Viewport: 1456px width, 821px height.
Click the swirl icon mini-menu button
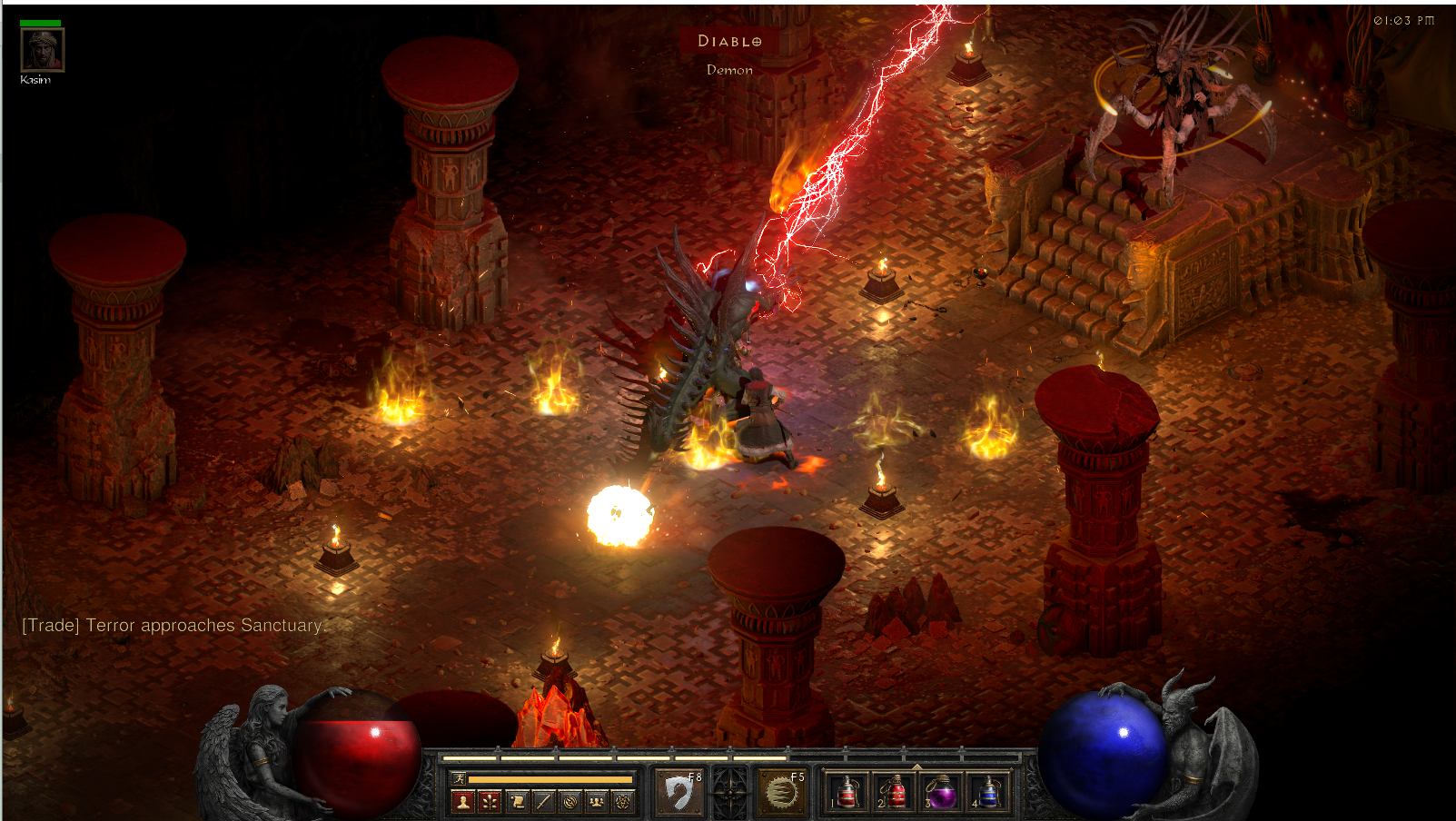(570, 801)
